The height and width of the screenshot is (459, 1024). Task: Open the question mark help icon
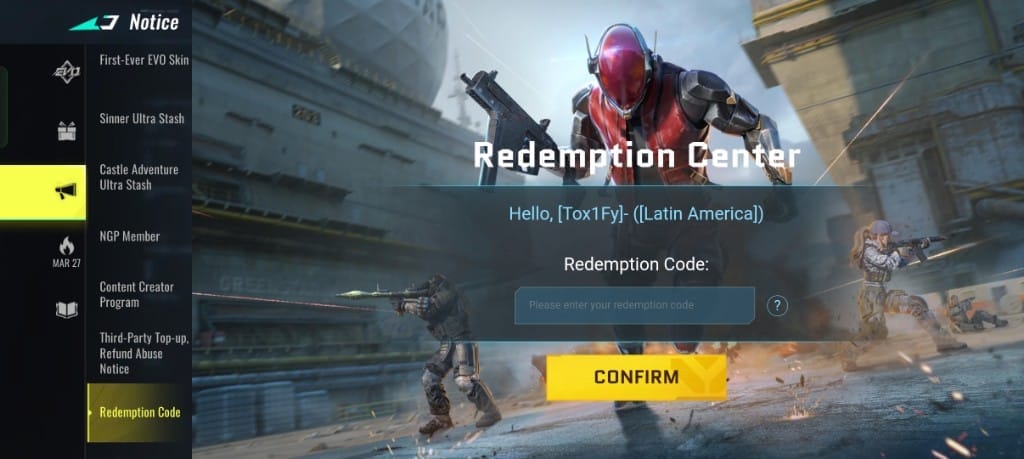(777, 305)
